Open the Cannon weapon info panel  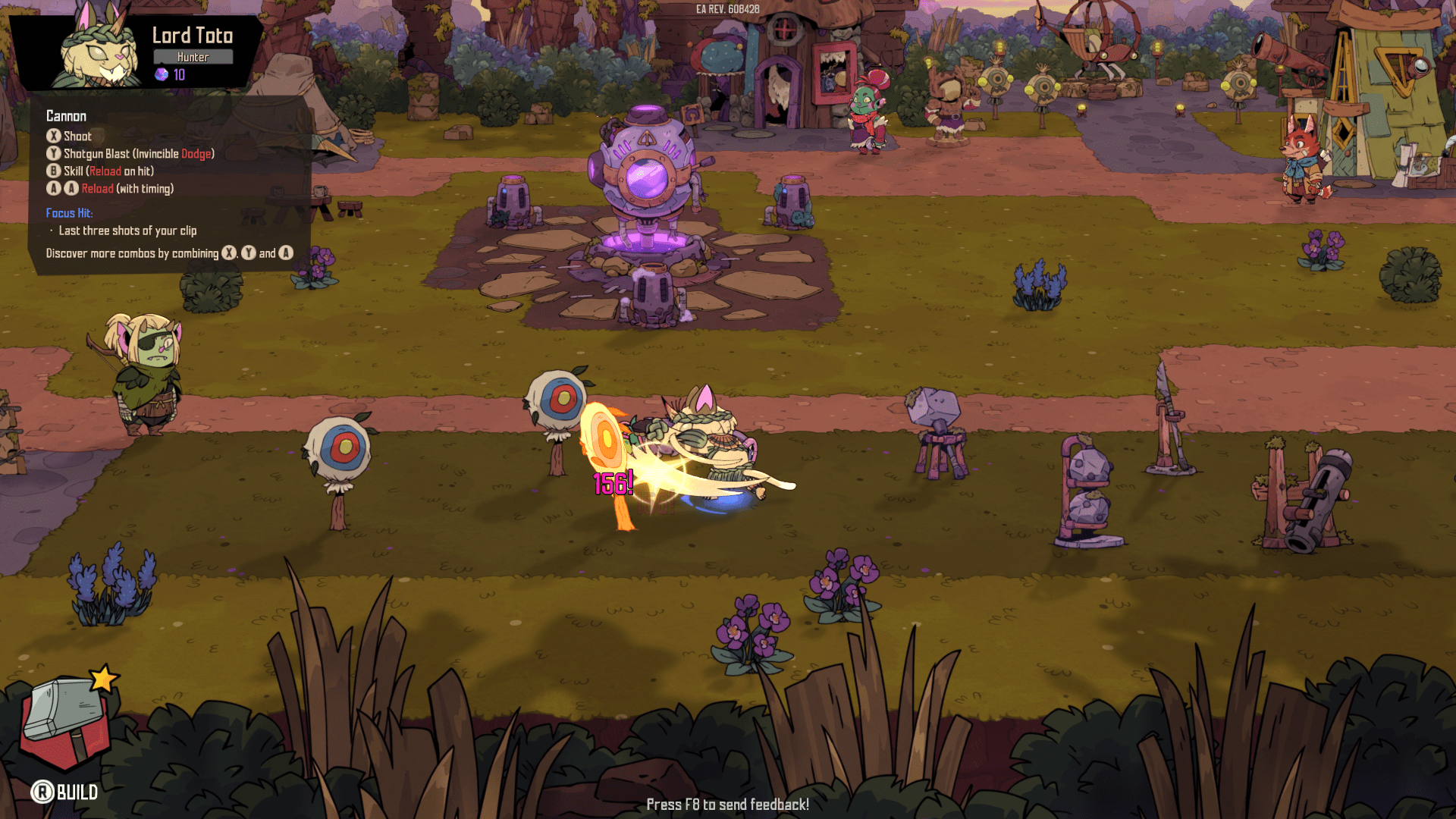click(66, 116)
